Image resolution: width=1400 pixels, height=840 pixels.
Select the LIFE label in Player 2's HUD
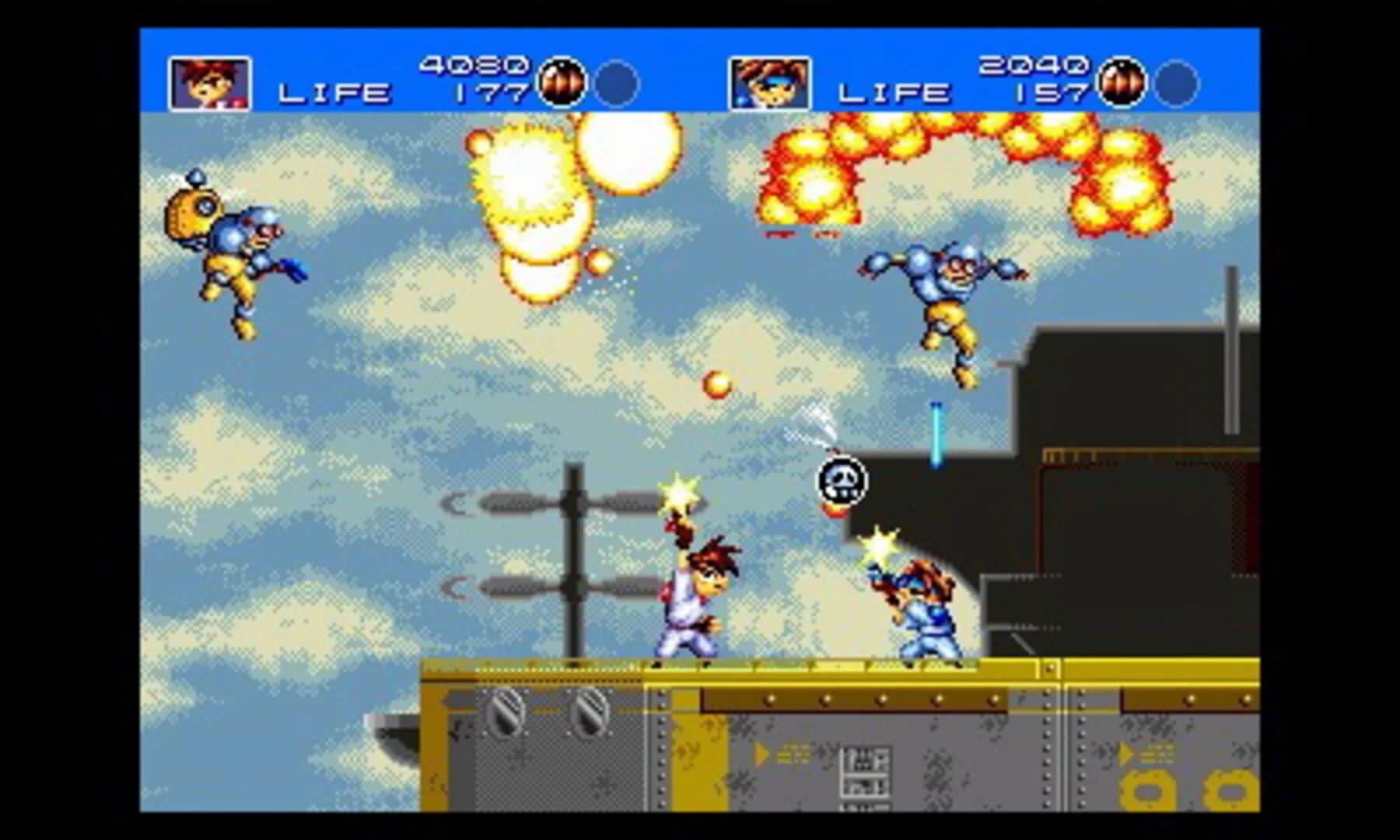point(893,93)
